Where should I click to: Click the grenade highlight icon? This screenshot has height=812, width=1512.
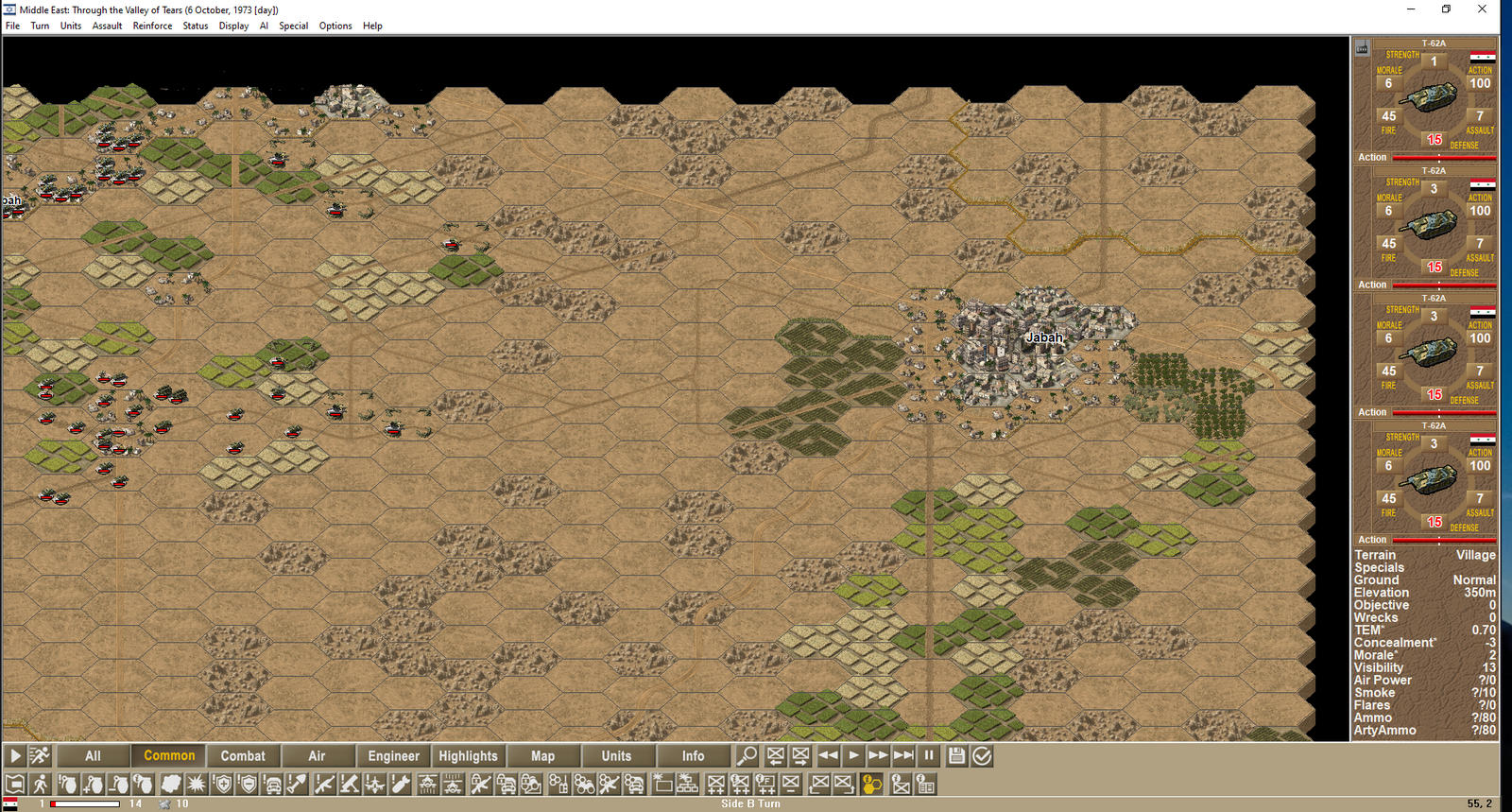click(66, 784)
